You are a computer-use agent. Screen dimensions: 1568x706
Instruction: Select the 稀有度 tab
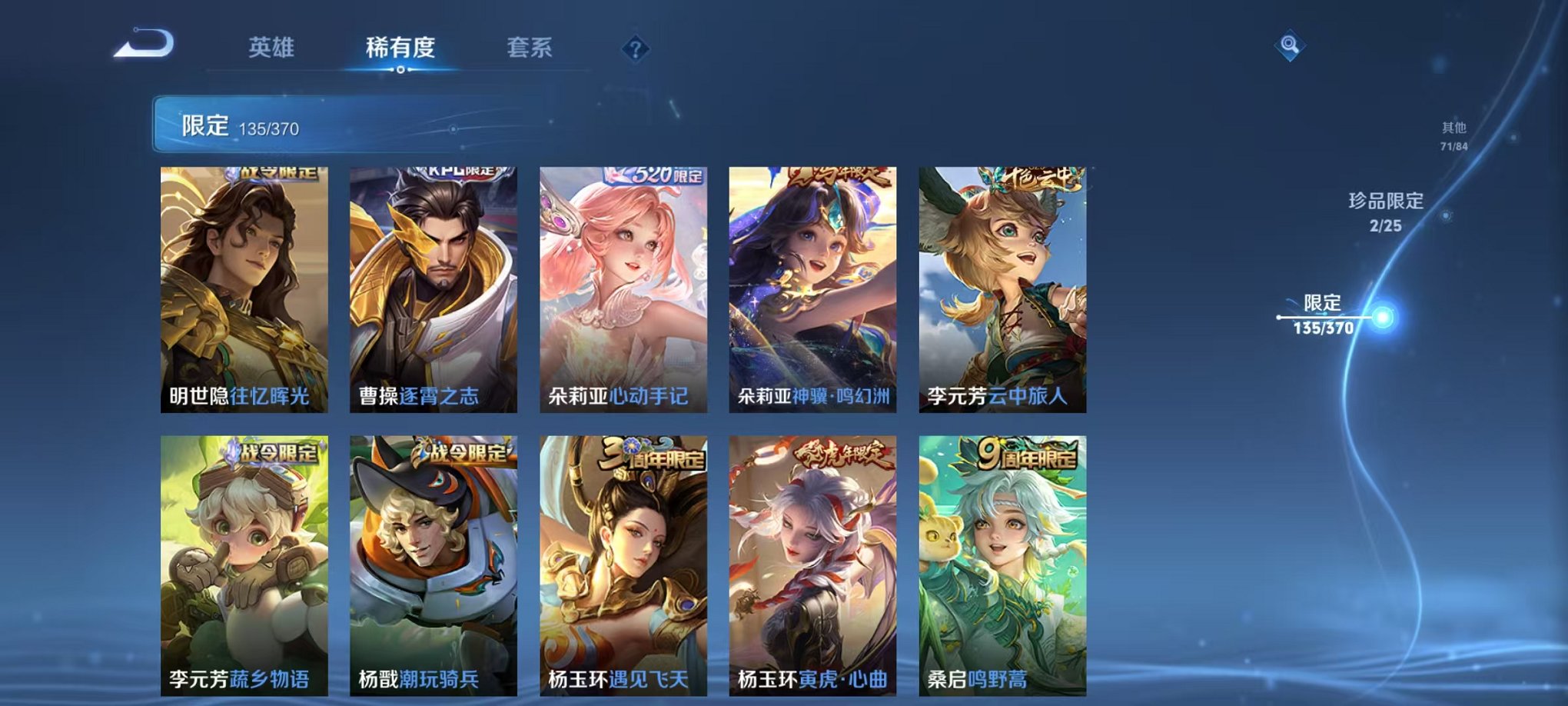coord(400,46)
